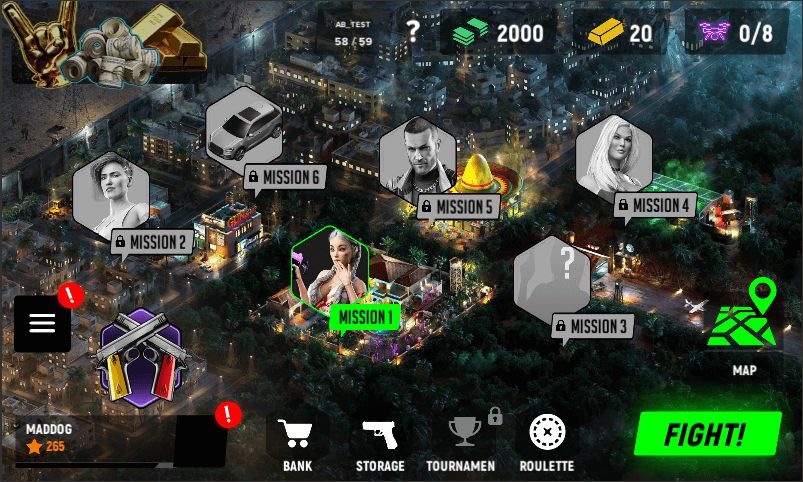The height and width of the screenshot is (482, 803).
Task: Click the question mark help icon
Action: tap(413, 34)
